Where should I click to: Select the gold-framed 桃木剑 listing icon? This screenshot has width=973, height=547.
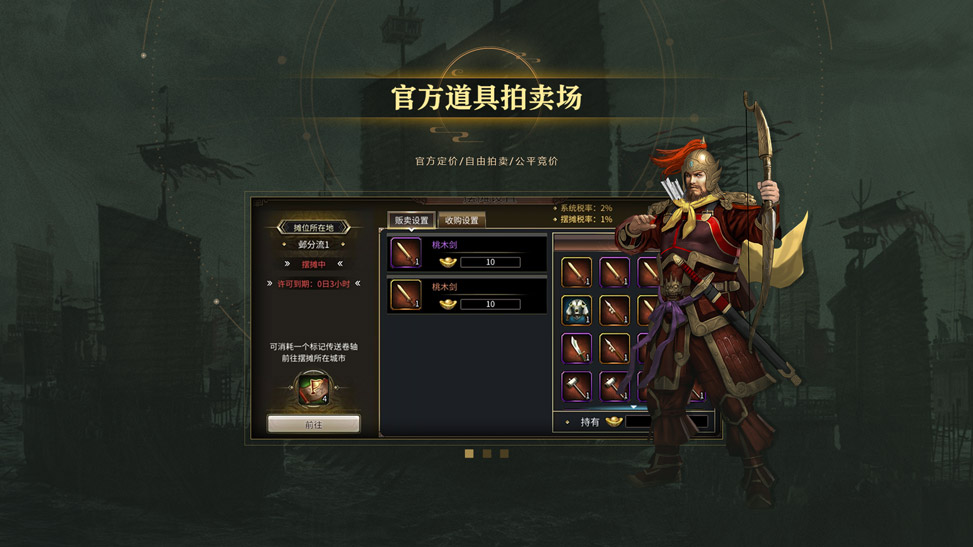click(x=406, y=295)
